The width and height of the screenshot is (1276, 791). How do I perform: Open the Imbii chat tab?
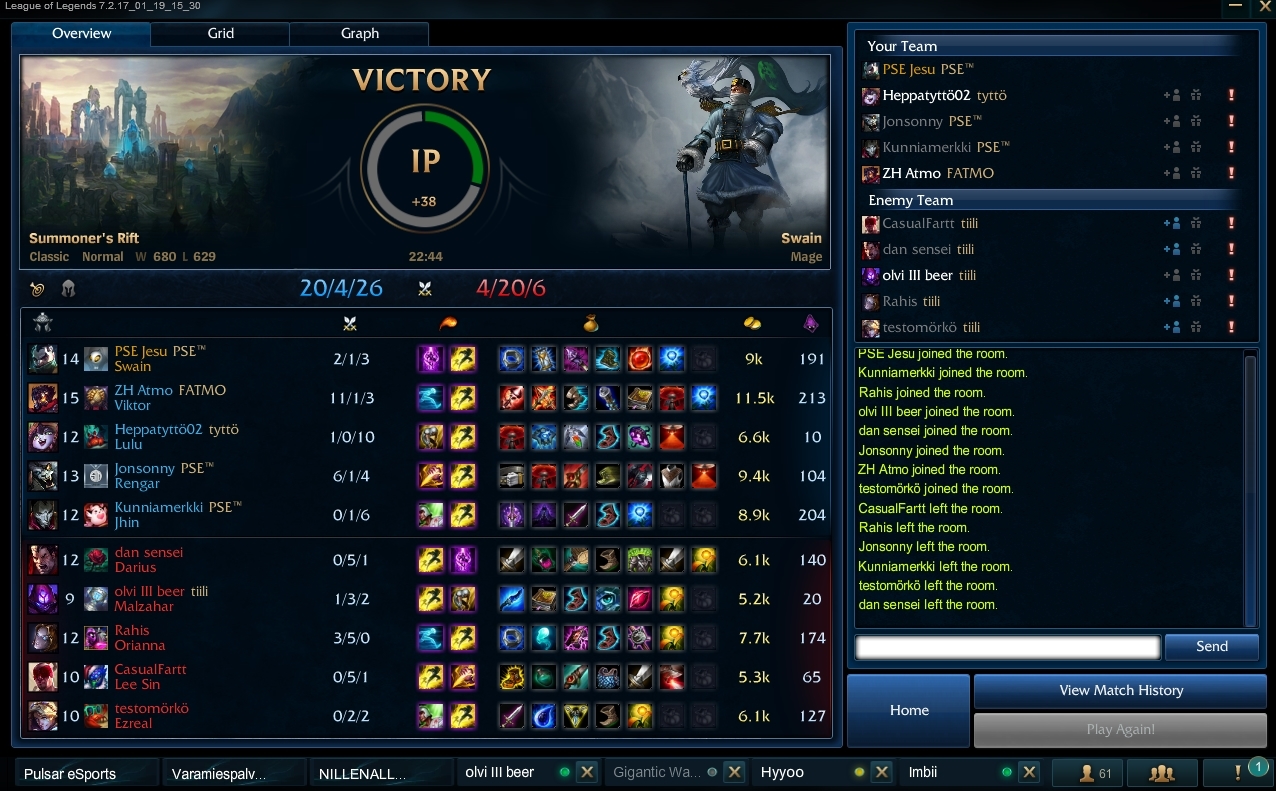[x=950, y=772]
